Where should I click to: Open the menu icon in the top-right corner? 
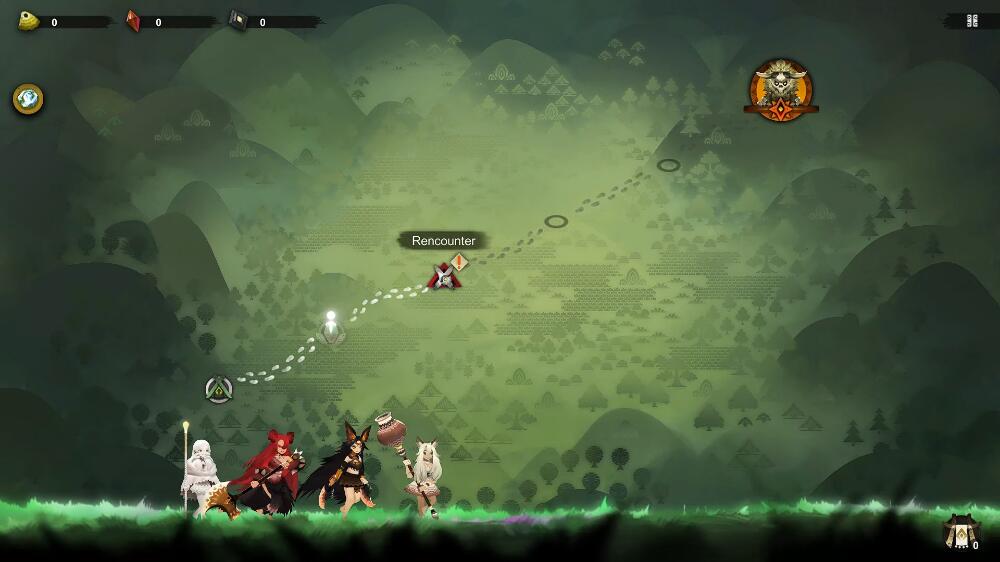(972, 21)
